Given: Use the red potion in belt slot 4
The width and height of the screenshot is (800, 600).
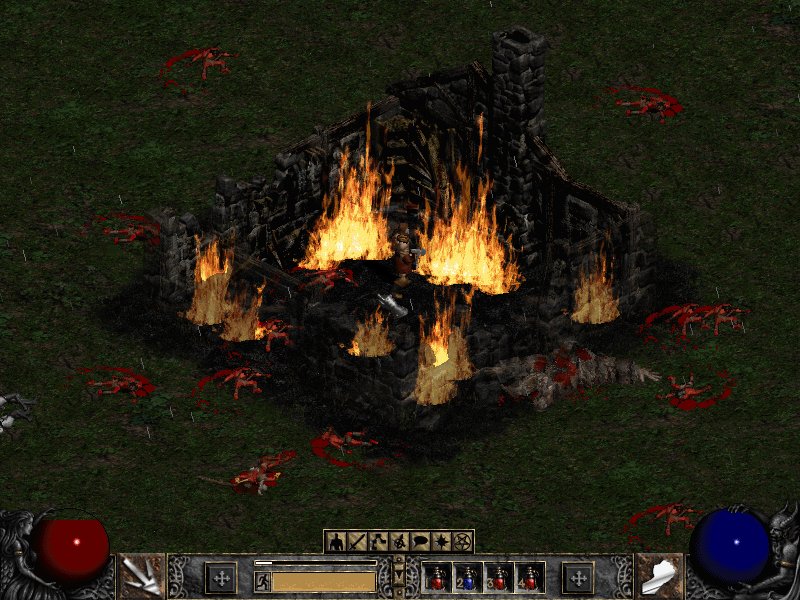Looking at the screenshot, I should (x=530, y=578).
